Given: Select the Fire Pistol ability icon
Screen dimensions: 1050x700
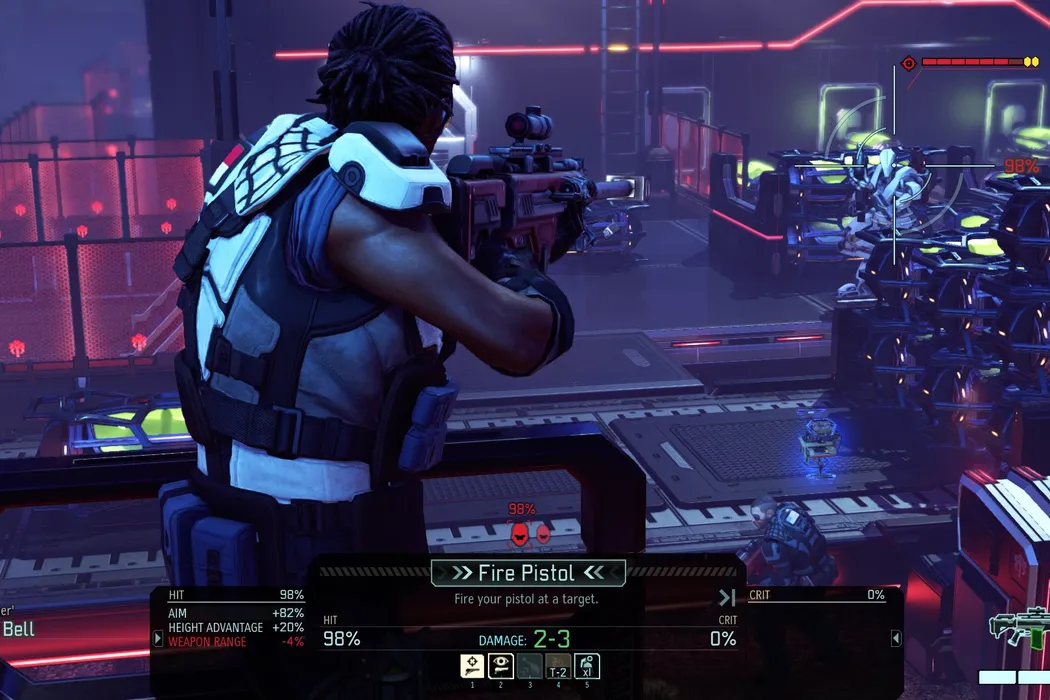Looking at the screenshot, I should [472, 666].
